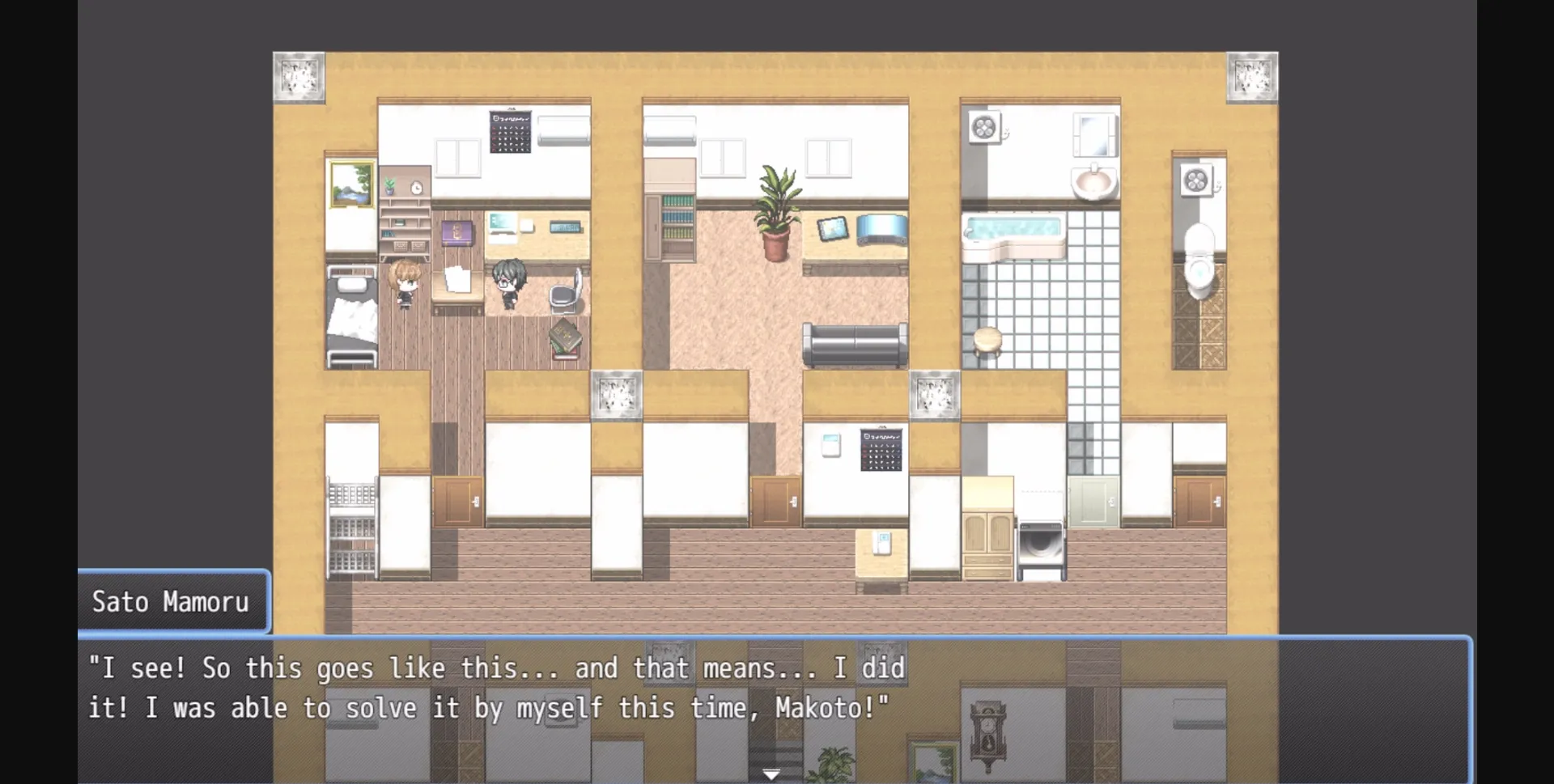1554x784 pixels.
Task: Toggle the ceiling vent fan above the sink
Action: pyautogui.click(x=986, y=127)
